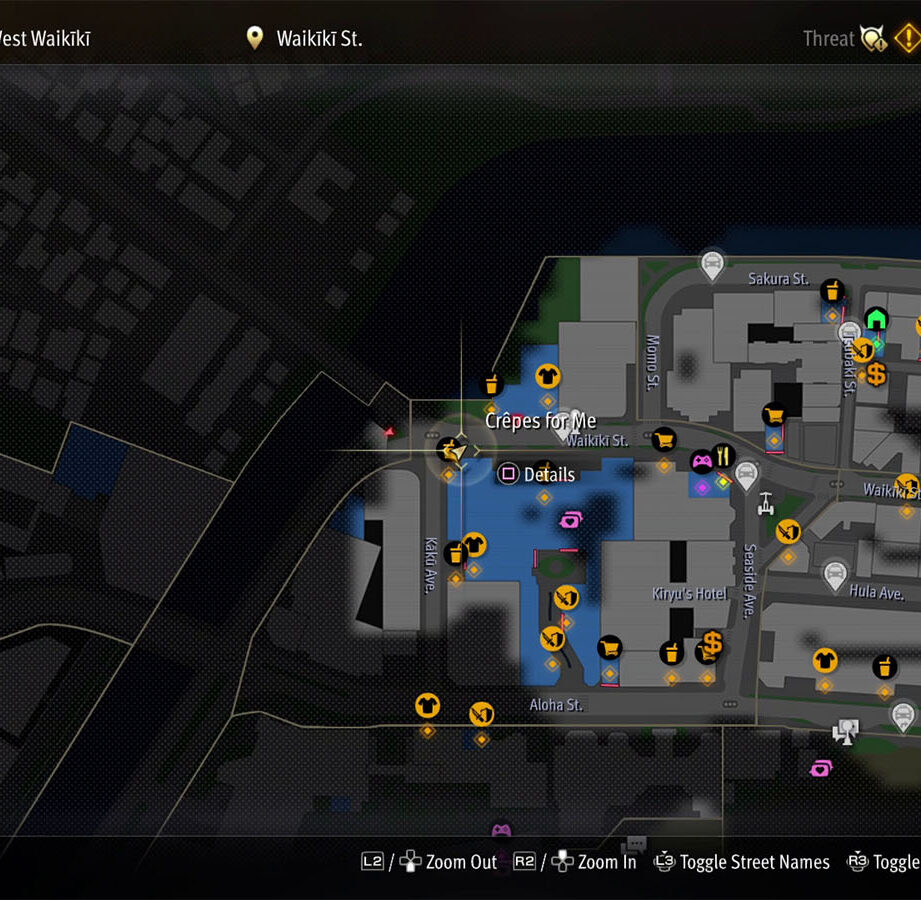This screenshot has width=921, height=900.
Task: Select the Segway marker on Seaside Ave.
Action: 767,501
